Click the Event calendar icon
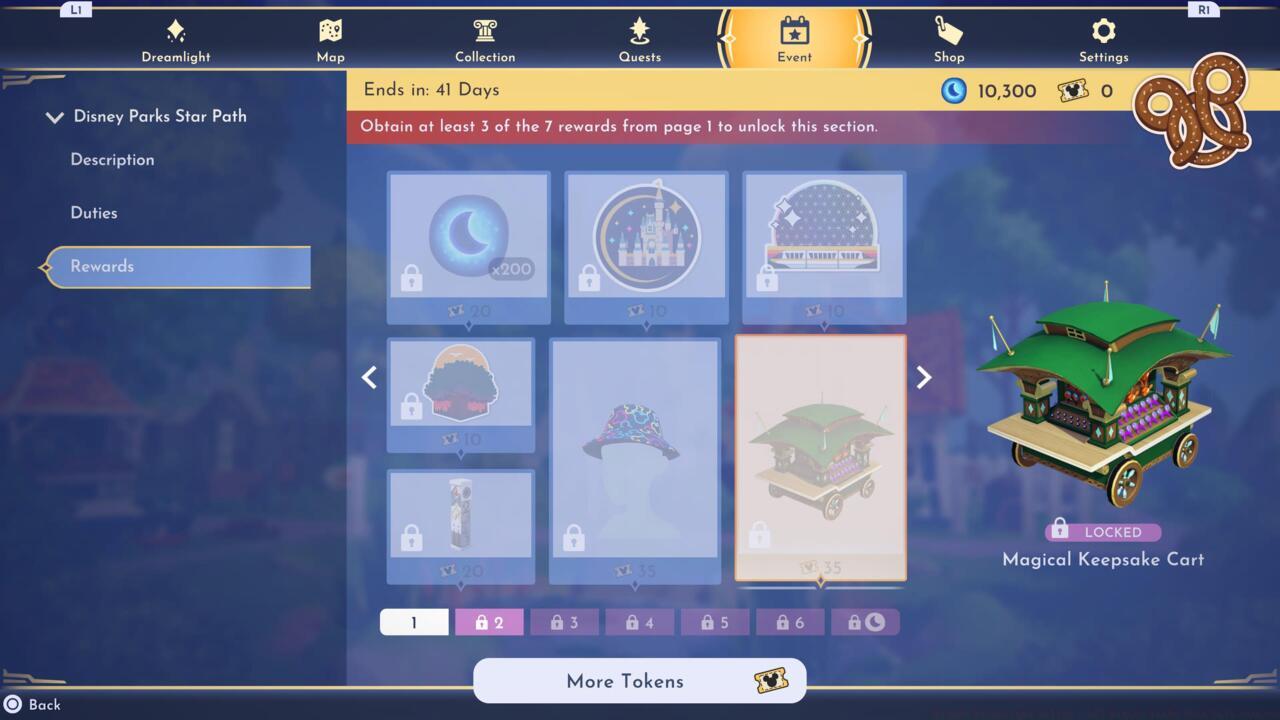The image size is (1280, 720). click(x=793, y=33)
